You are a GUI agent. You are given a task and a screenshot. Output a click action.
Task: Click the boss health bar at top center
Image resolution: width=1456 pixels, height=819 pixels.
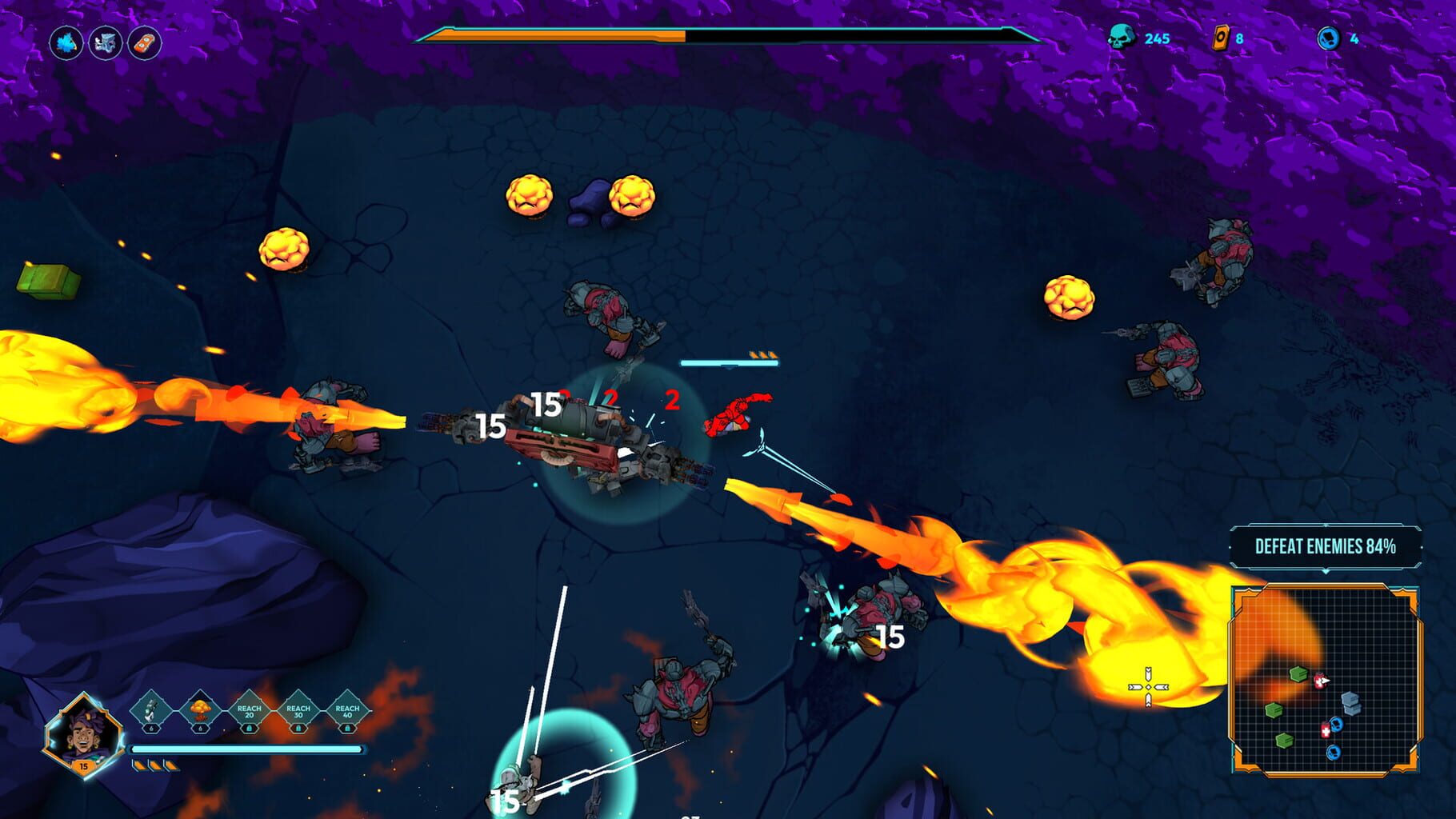724,36
